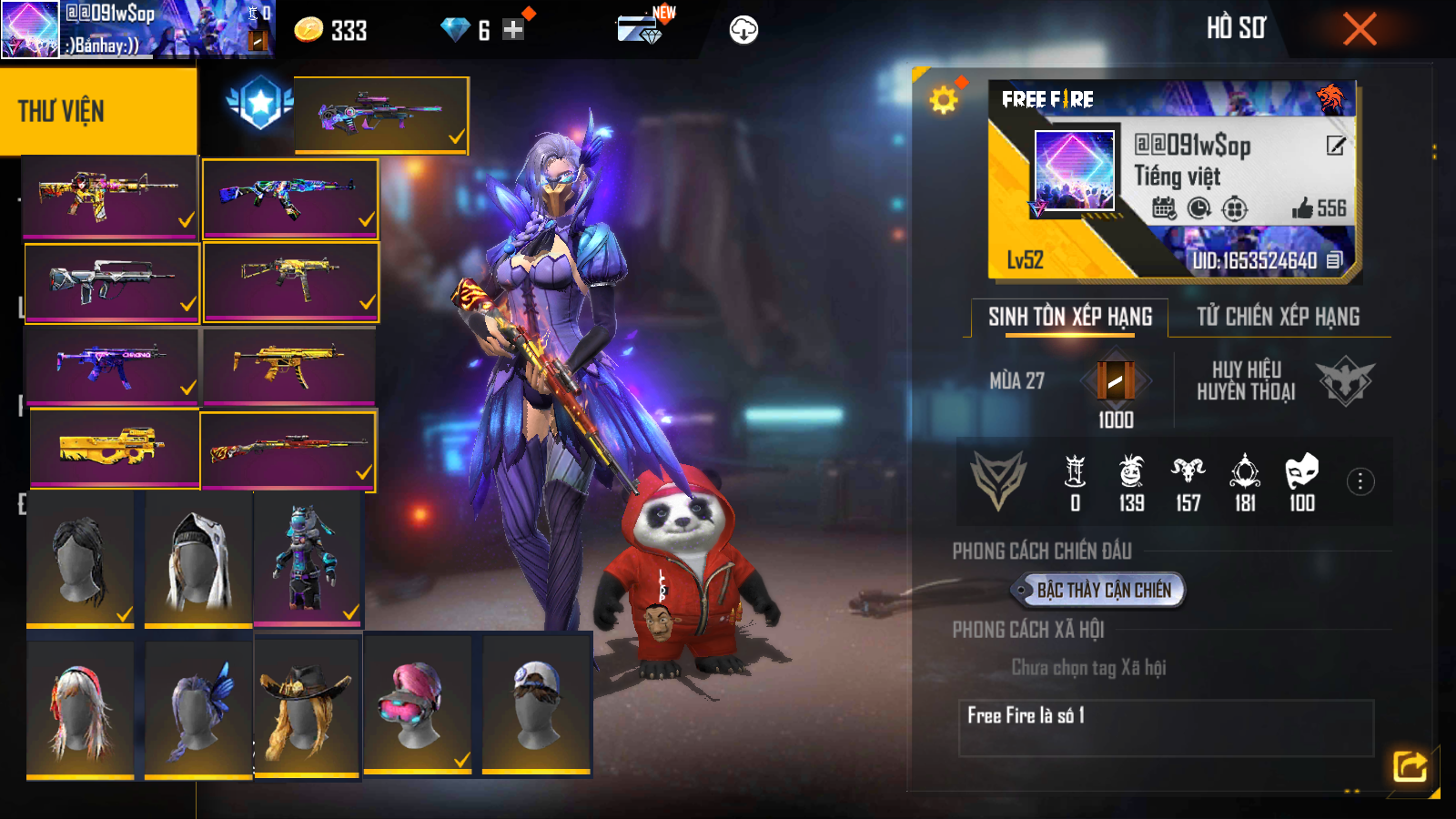Select the blue butterfly hairstyle
The height and width of the screenshot is (819, 1456).
pos(197,708)
